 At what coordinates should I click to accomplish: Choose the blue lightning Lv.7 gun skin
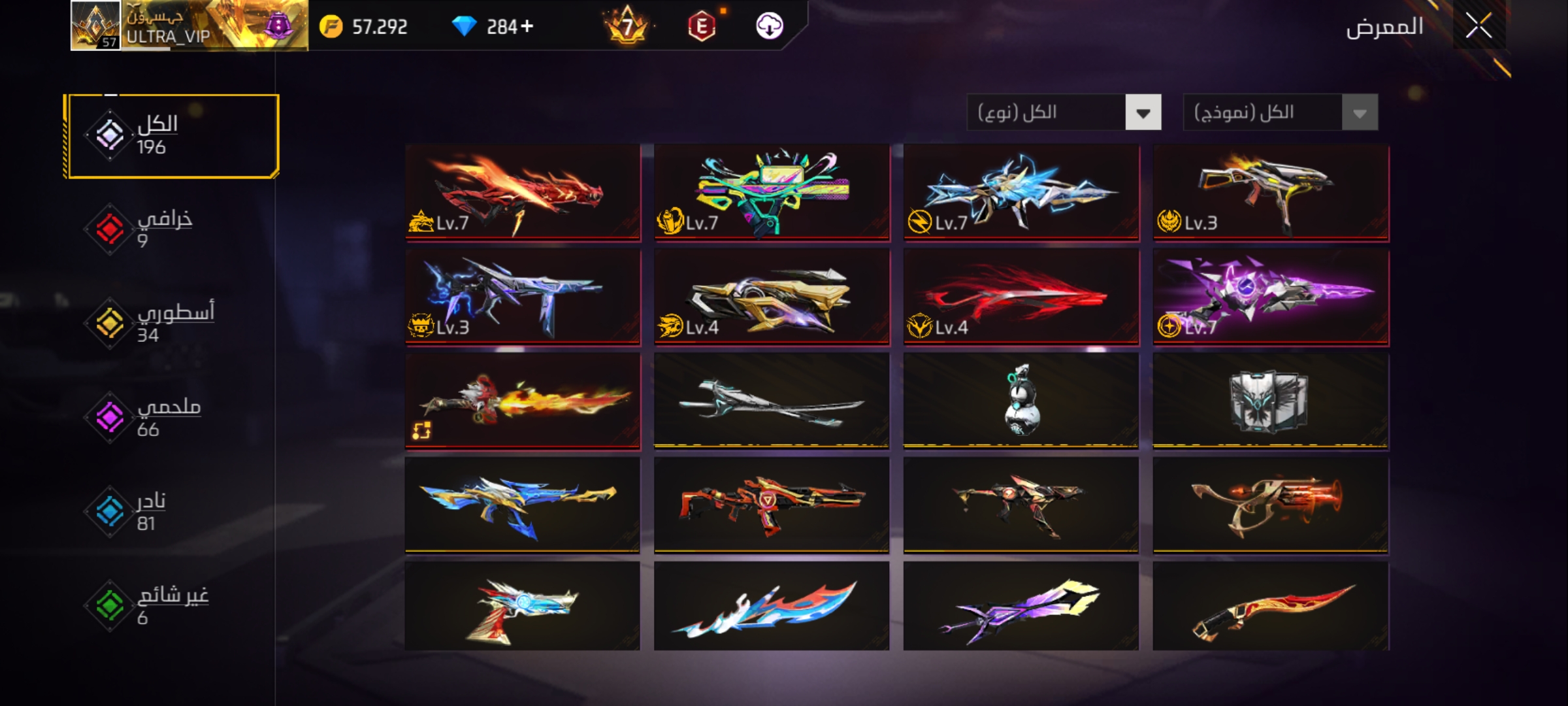[1021, 192]
